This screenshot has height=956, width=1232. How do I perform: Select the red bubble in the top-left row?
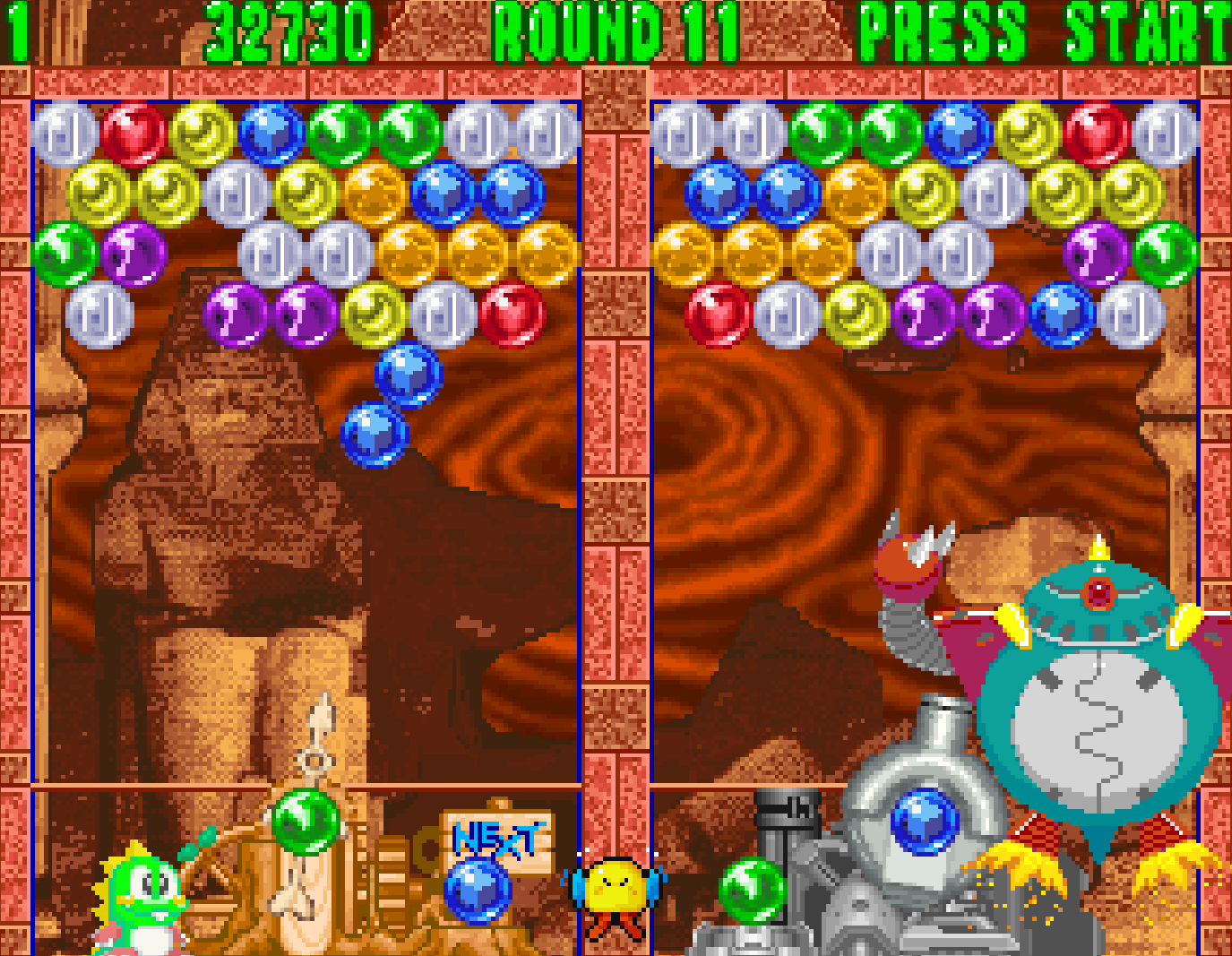pyautogui.click(x=134, y=133)
